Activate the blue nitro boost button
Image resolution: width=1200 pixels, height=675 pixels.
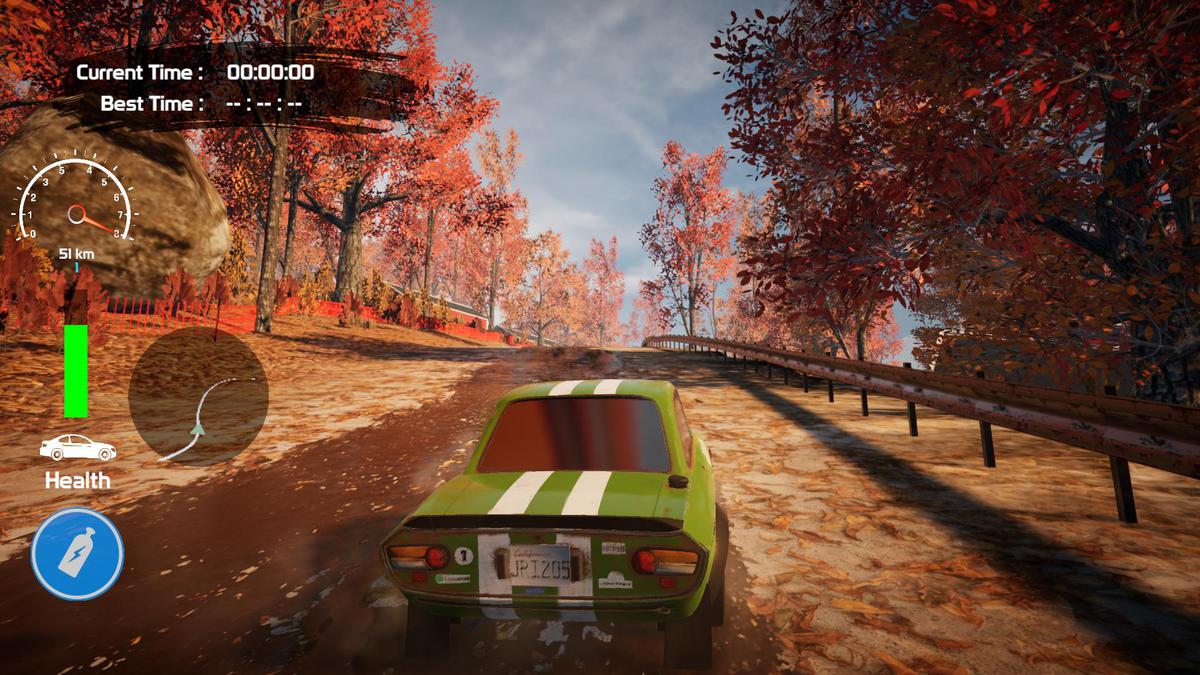pyautogui.click(x=77, y=554)
